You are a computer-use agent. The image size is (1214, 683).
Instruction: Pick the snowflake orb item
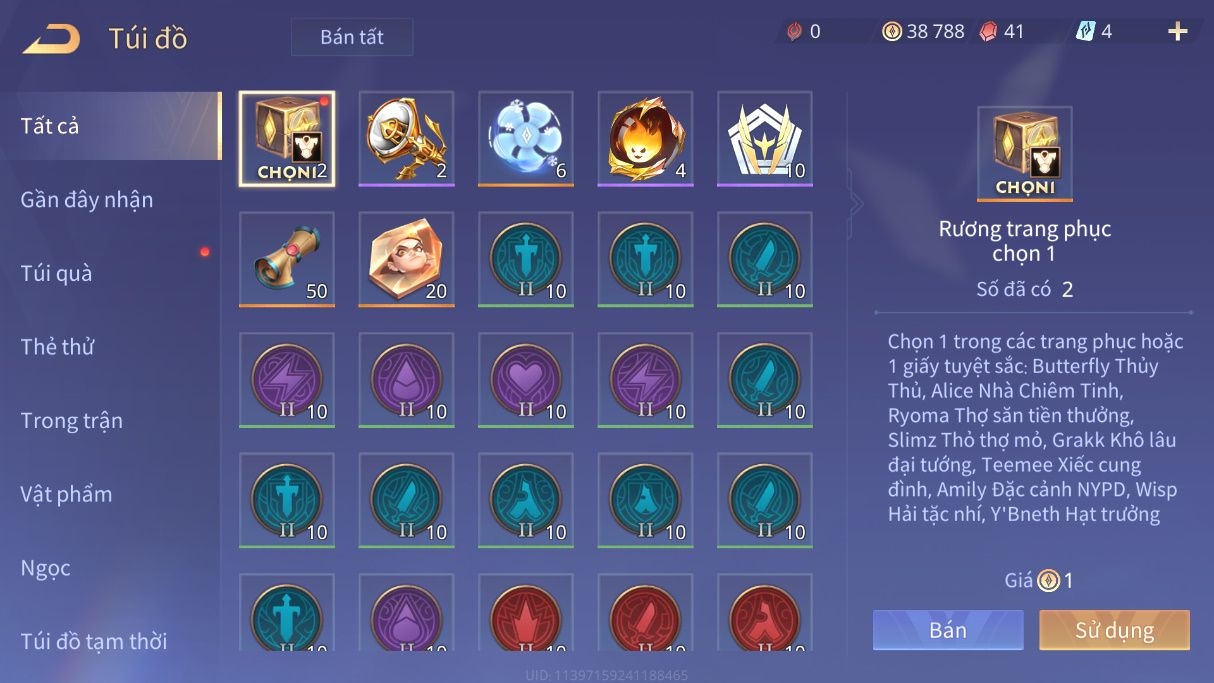(x=526, y=139)
